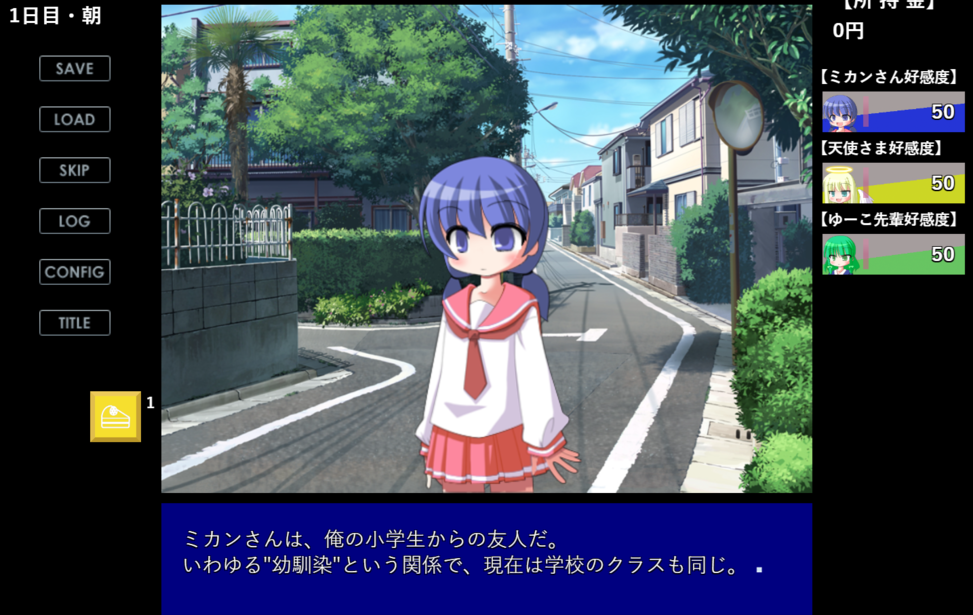
Task: Activate the SKIP button
Action: pos(75,170)
